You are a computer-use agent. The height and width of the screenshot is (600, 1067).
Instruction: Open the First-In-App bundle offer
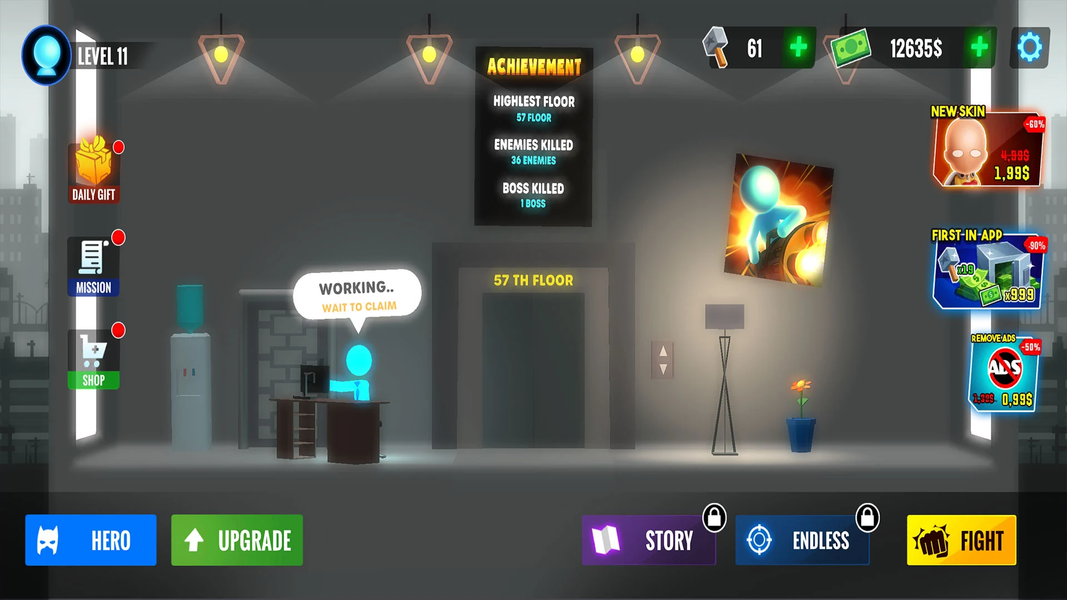[x=988, y=270]
